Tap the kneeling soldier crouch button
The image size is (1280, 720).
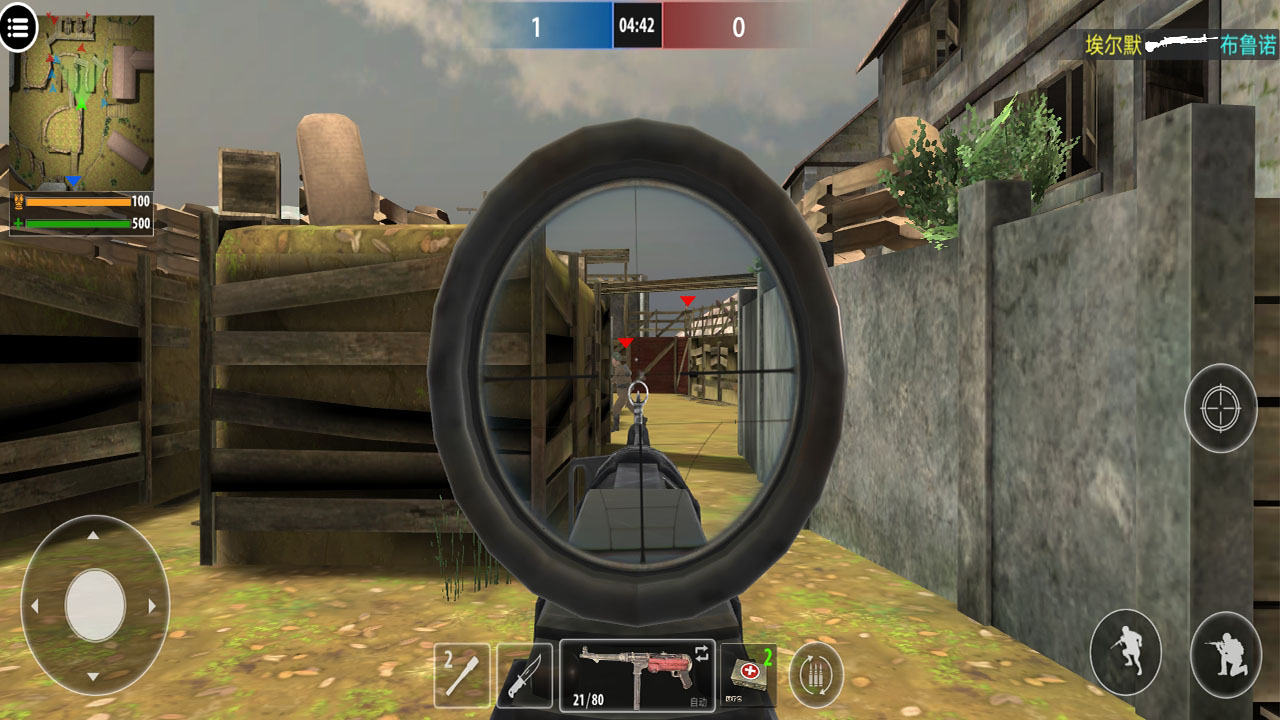click(1225, 652)
